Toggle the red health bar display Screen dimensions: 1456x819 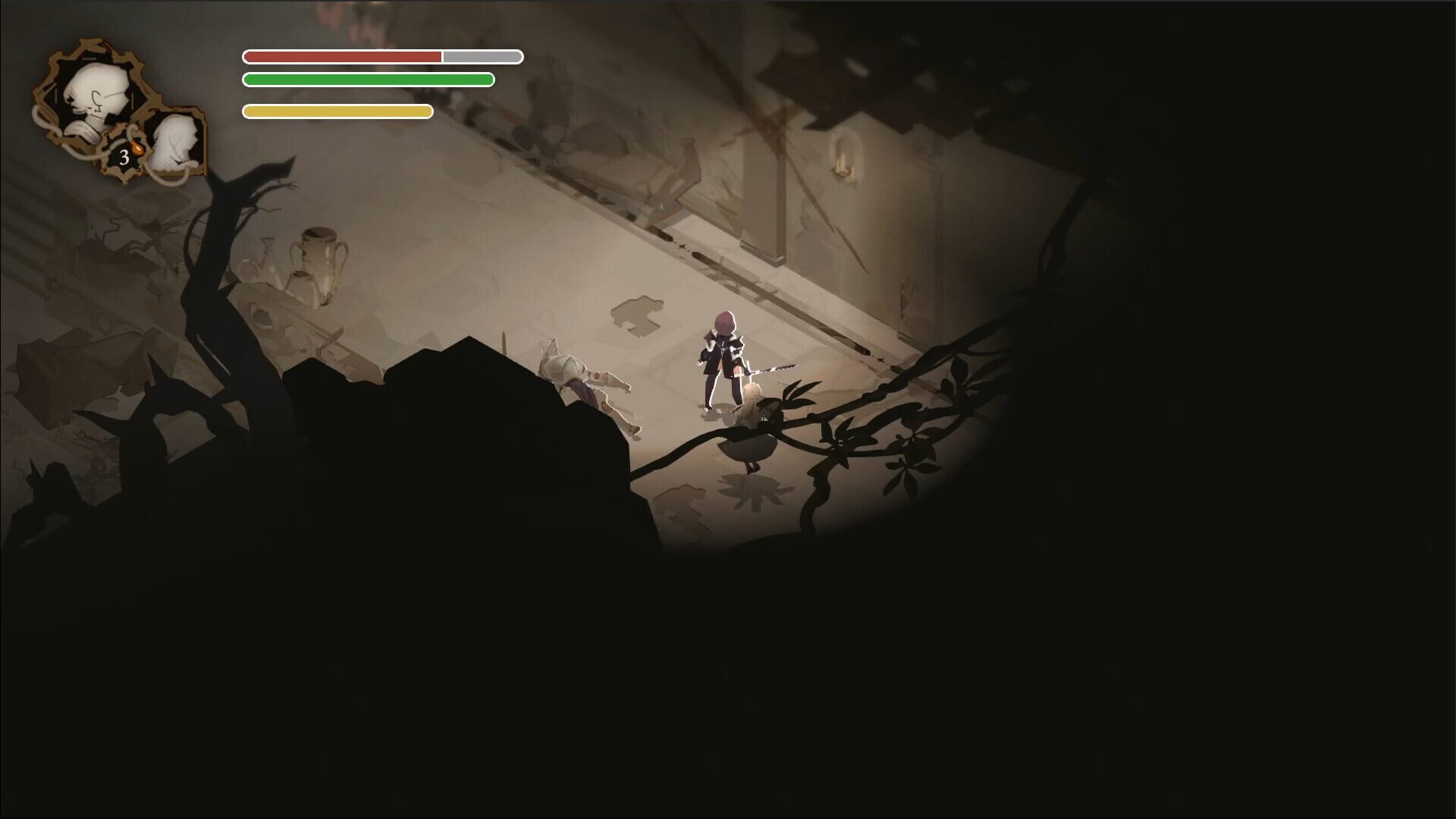coord(379,55)
